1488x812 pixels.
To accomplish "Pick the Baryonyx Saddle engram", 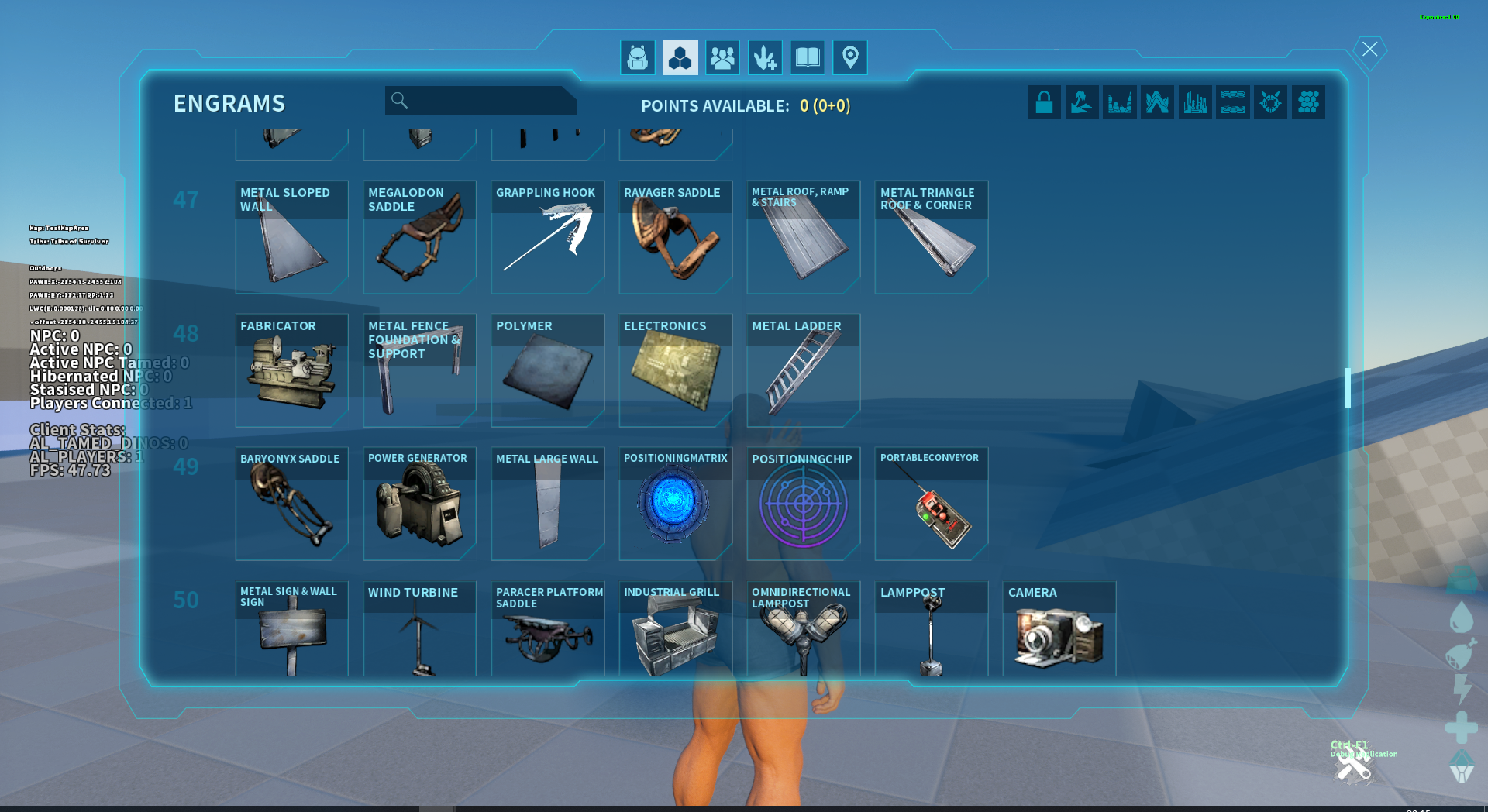I will tap(291, 504).
